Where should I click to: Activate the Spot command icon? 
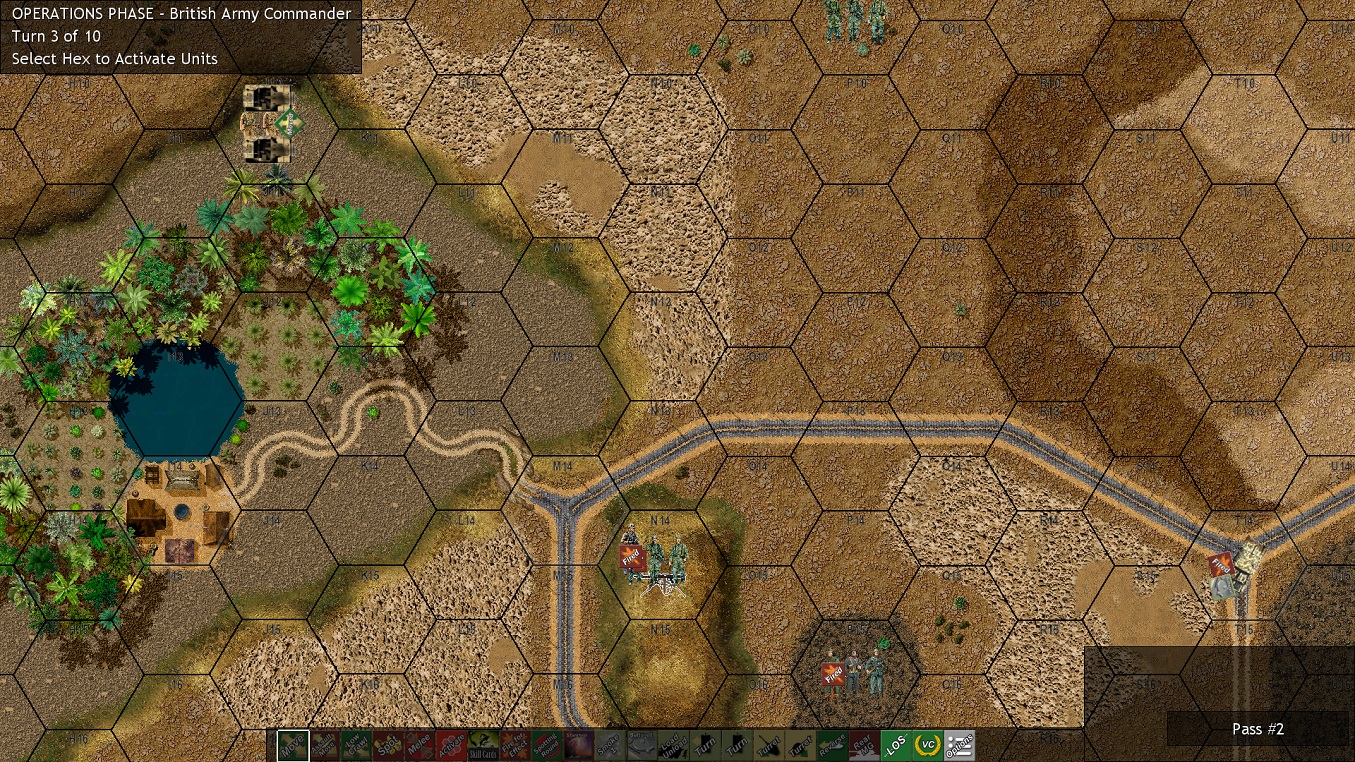click(x=388, y=744)
